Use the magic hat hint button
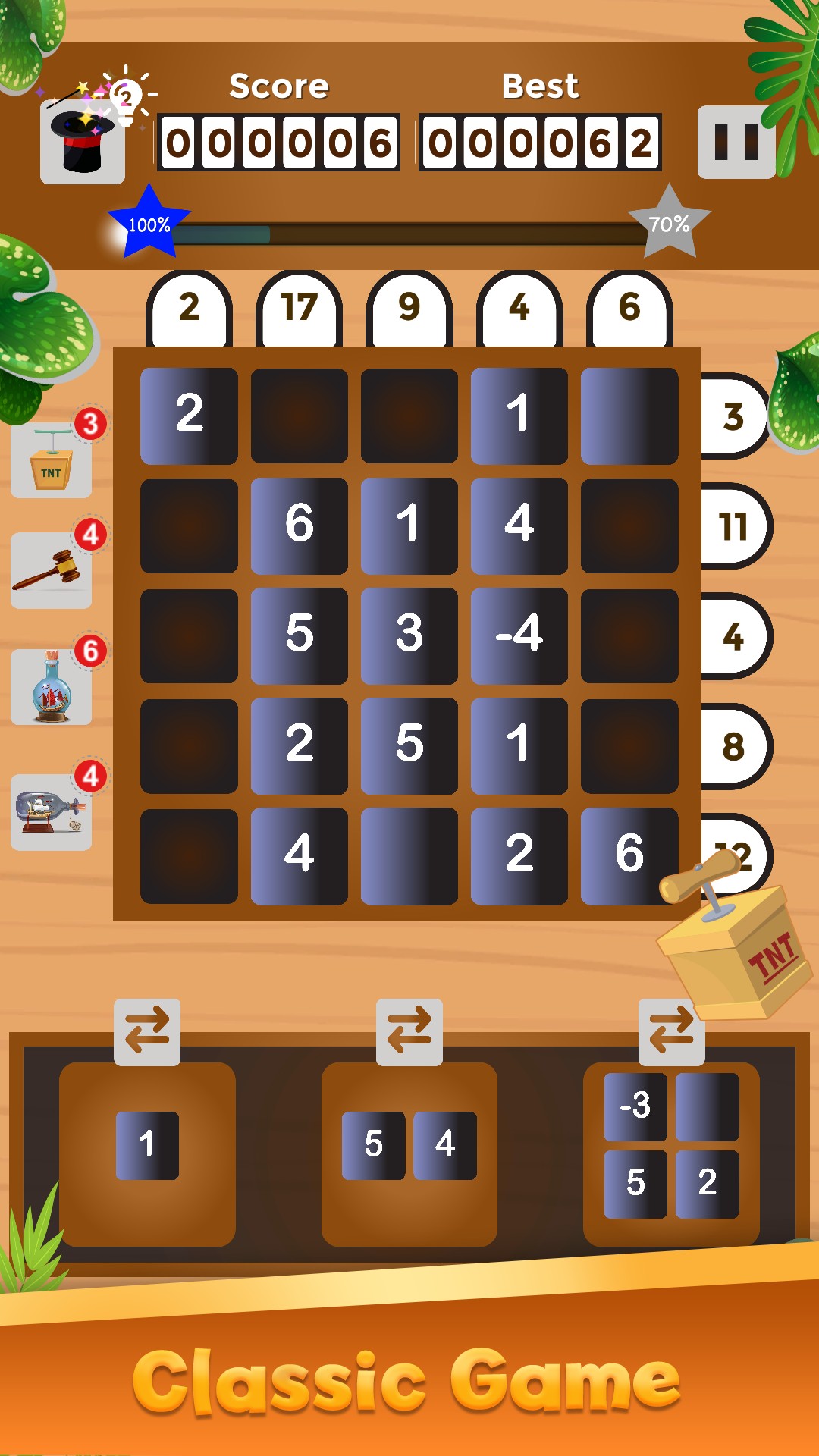Viewport: 819px width, 1456px height. 83,143
